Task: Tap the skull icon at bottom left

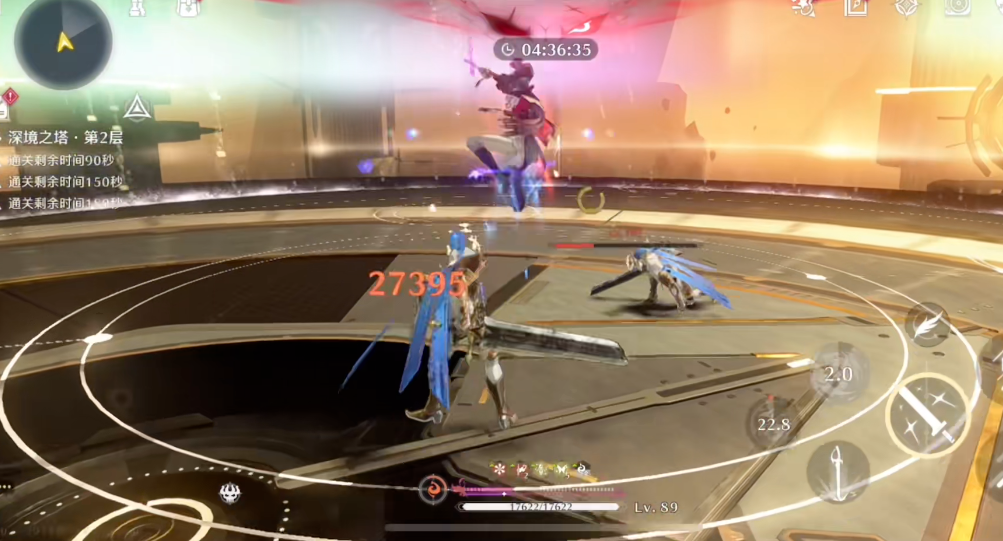Action: click(230, 492)
